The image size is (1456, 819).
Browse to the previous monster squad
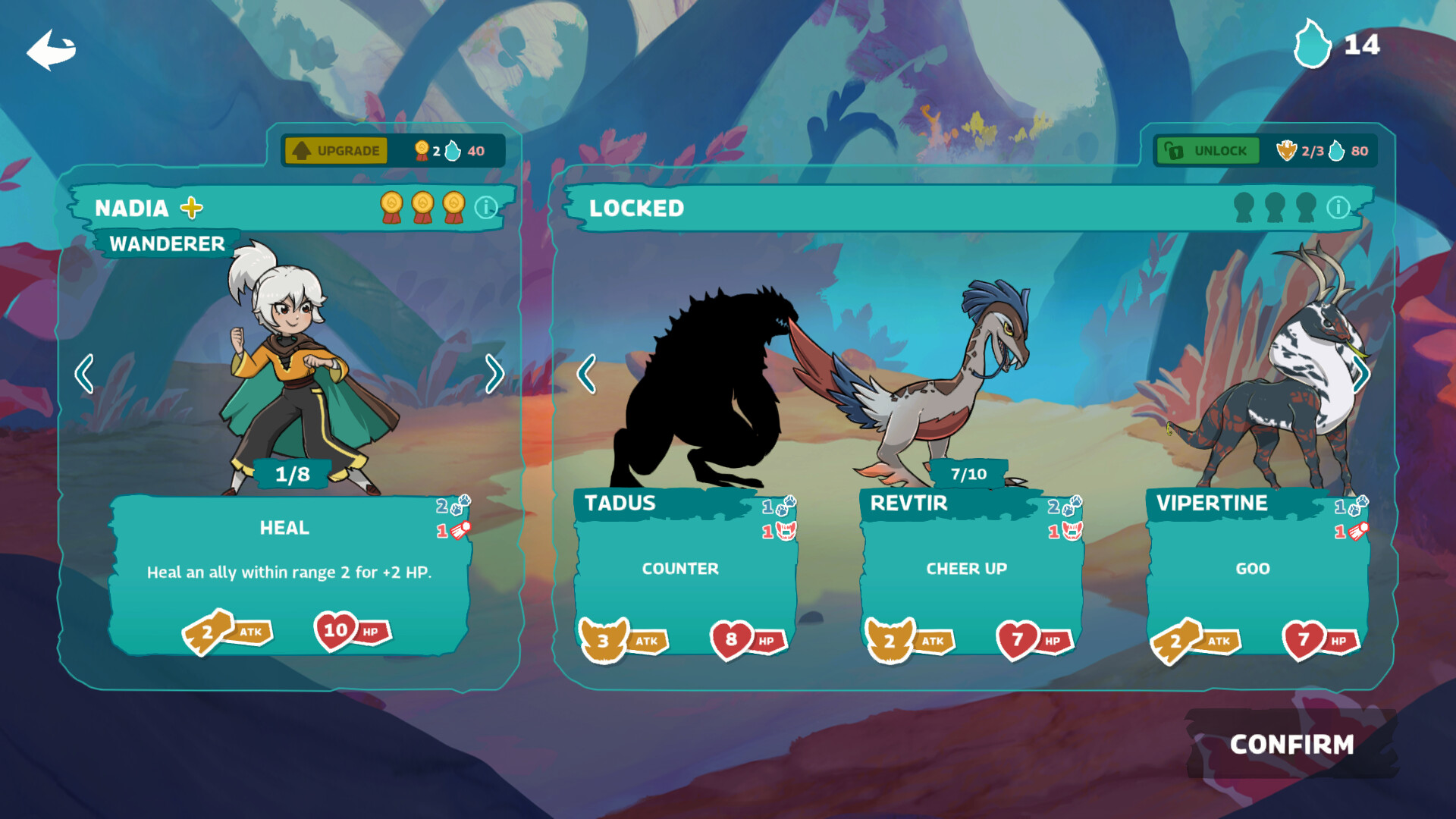point(586,374)
